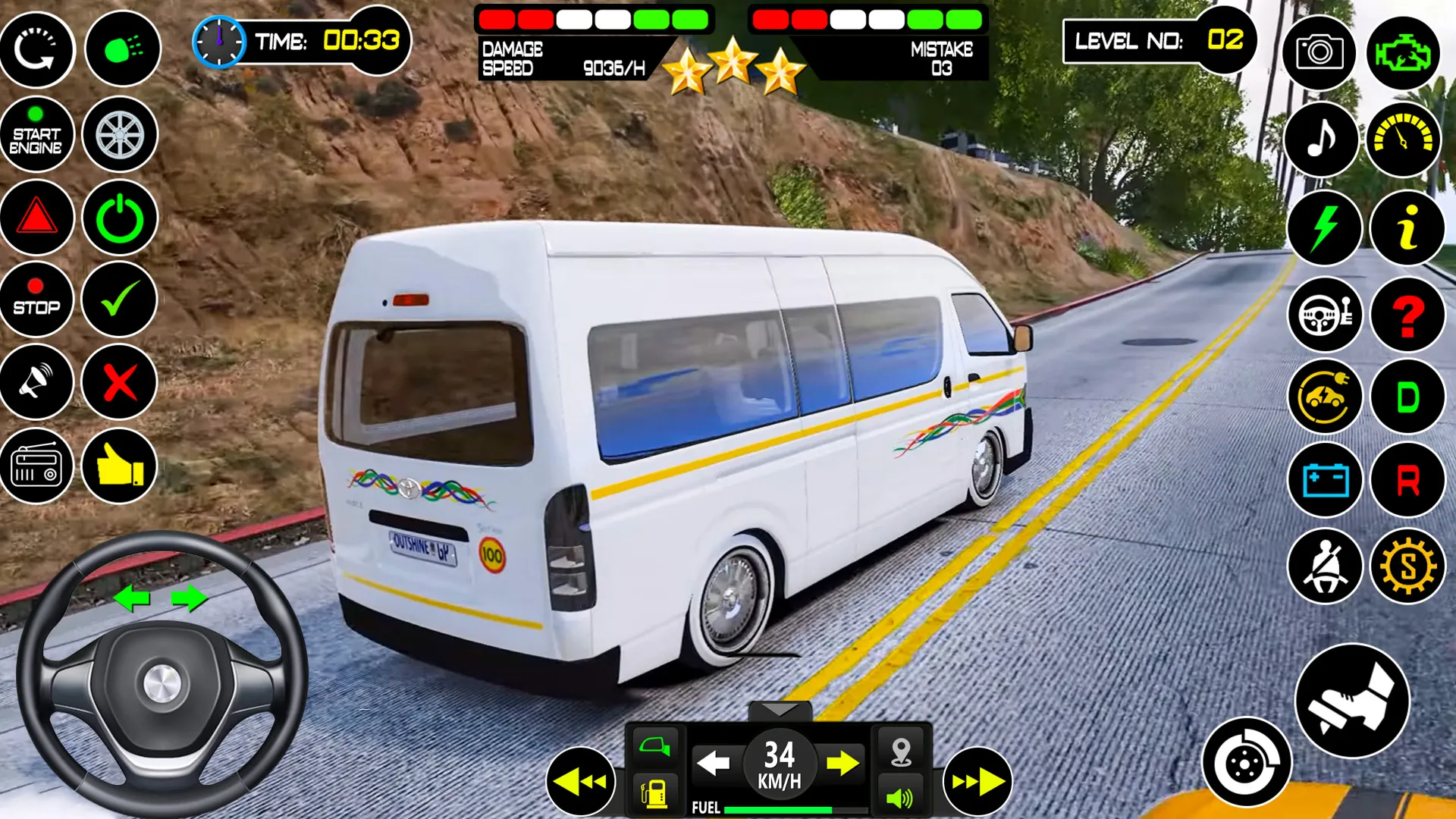
Task: Open the in-game music settings
Action: coord(1319,138)
